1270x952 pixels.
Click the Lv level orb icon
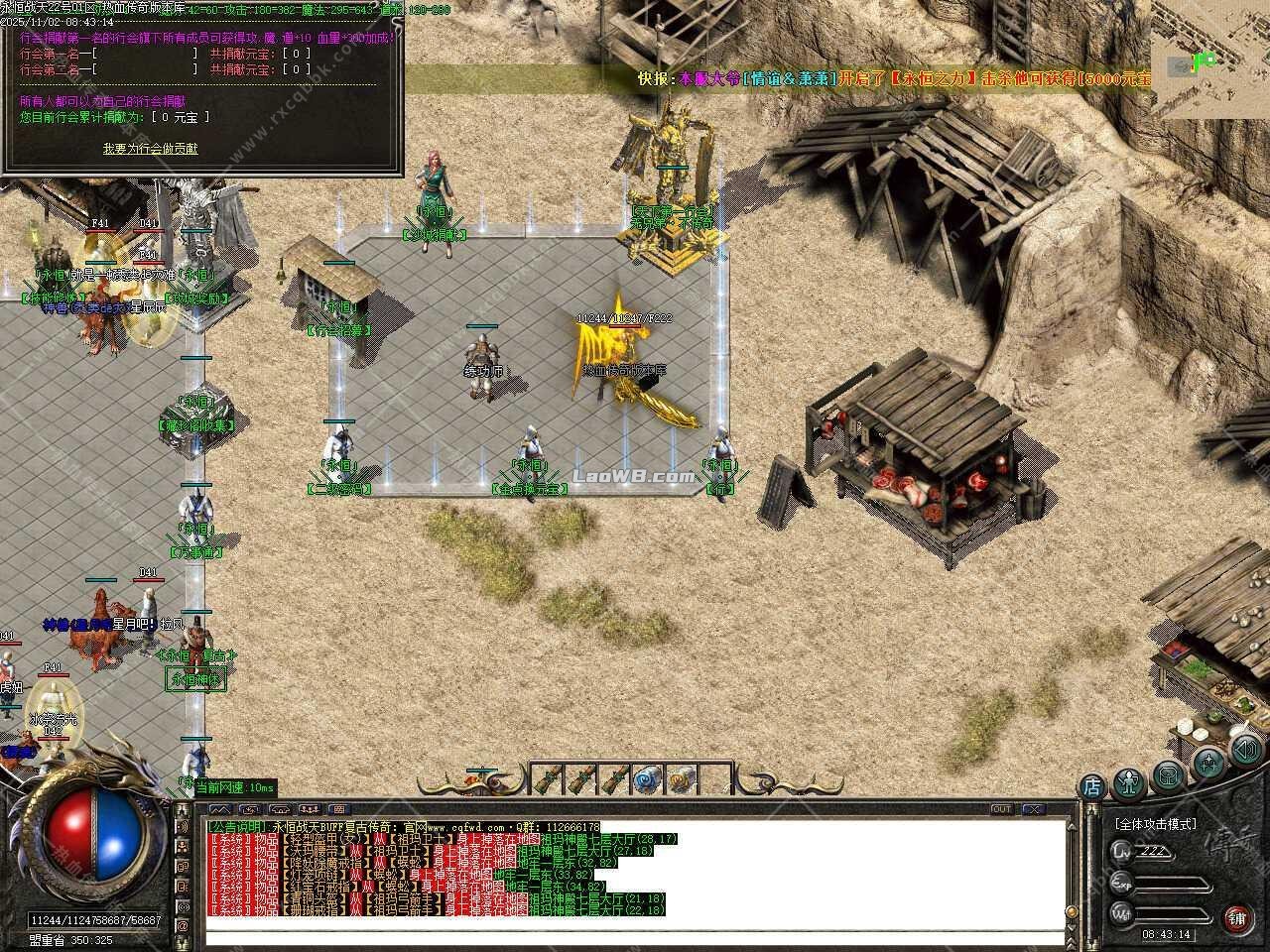click(x=1122, y=851)
